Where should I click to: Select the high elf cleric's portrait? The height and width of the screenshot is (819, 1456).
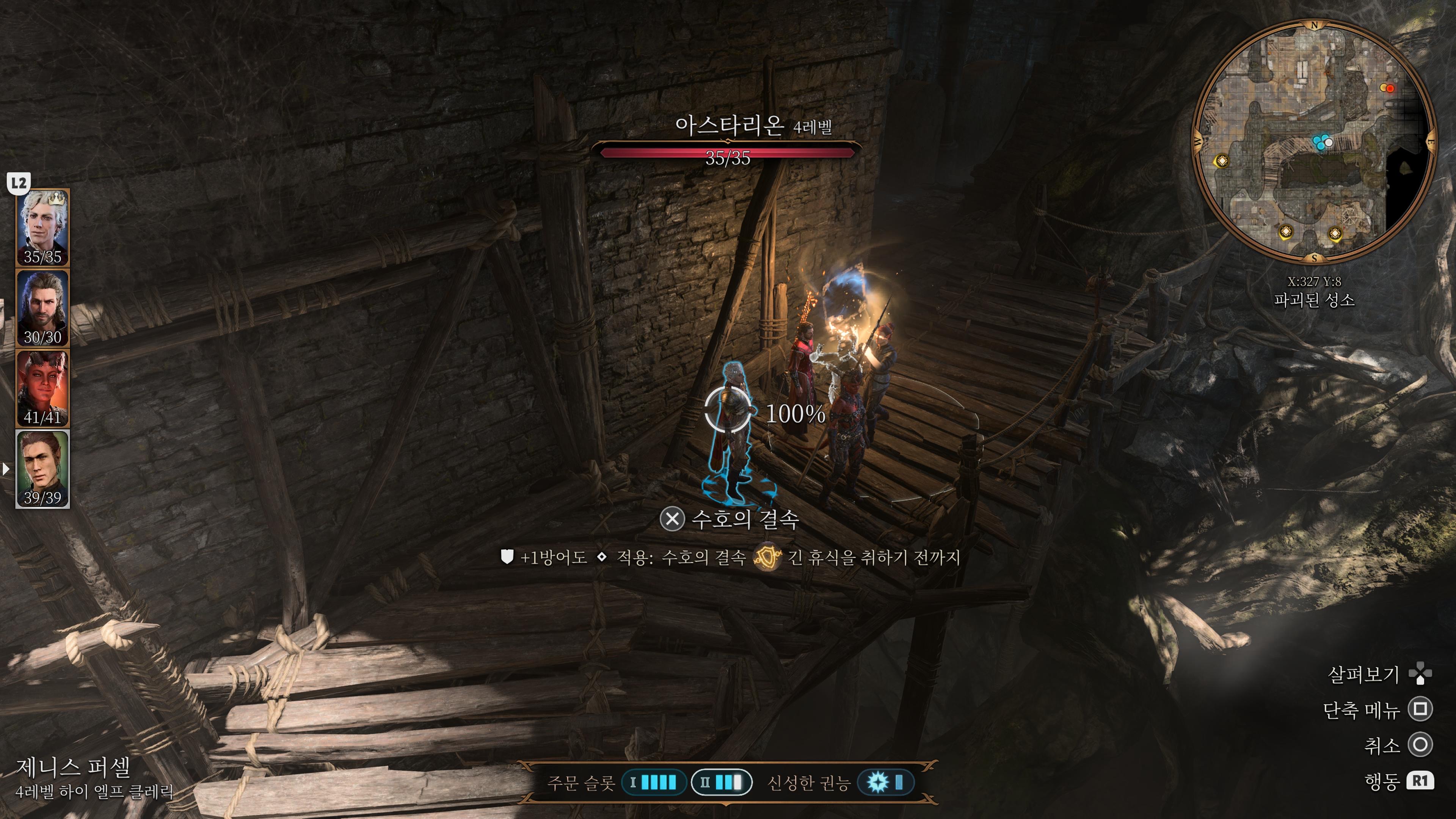(42, 469)
